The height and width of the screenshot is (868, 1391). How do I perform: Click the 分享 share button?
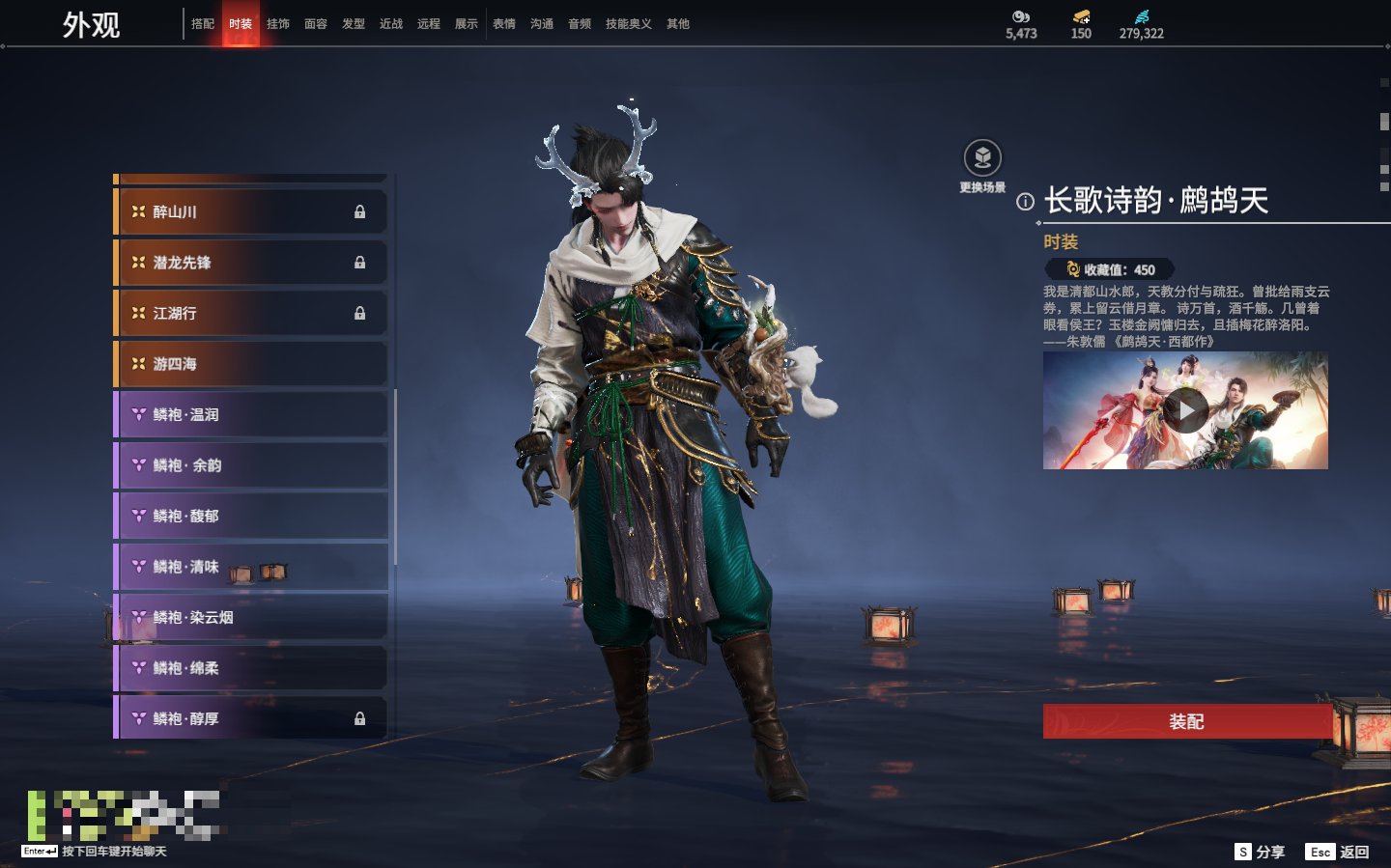1261,852
